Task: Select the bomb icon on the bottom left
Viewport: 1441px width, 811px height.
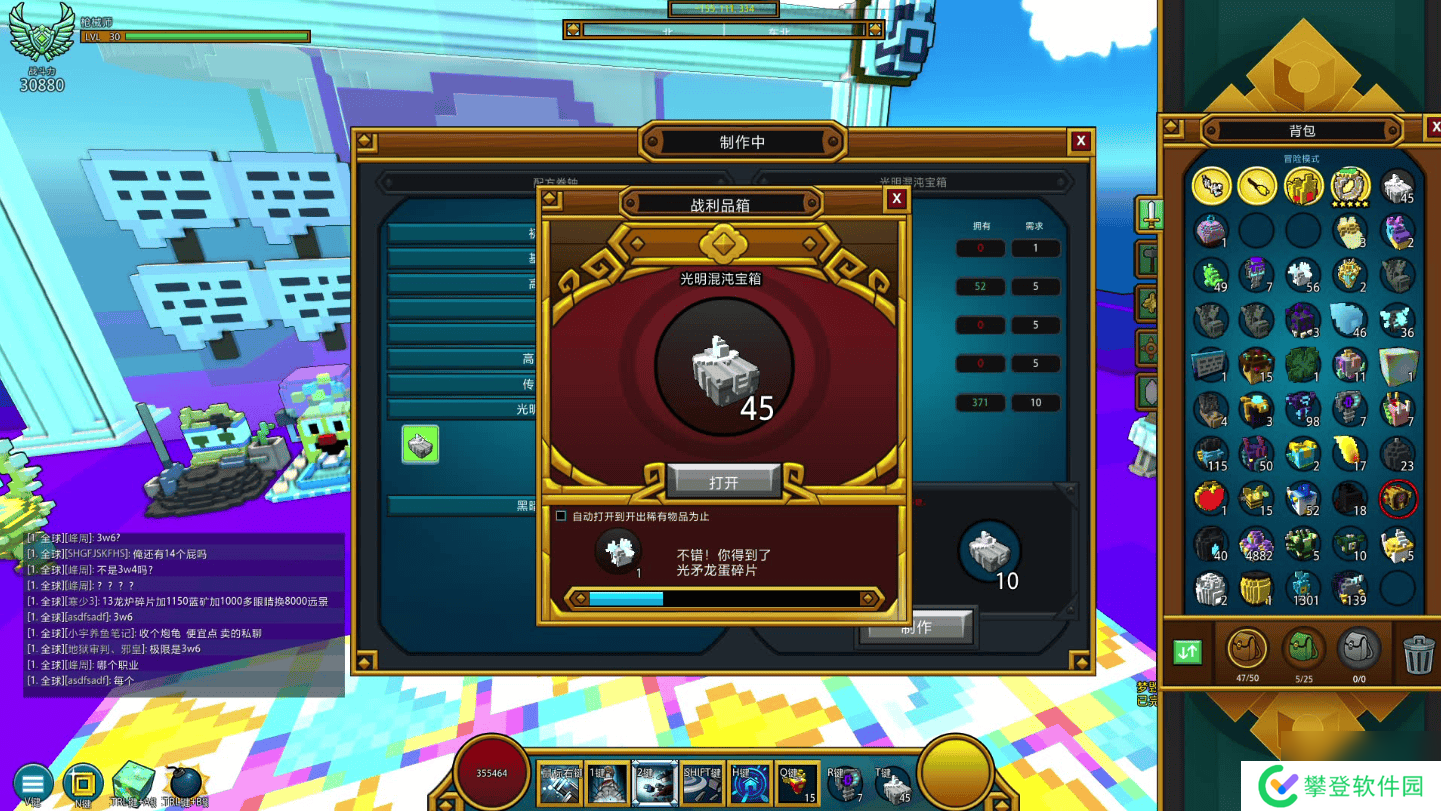Action: point(184,784)
